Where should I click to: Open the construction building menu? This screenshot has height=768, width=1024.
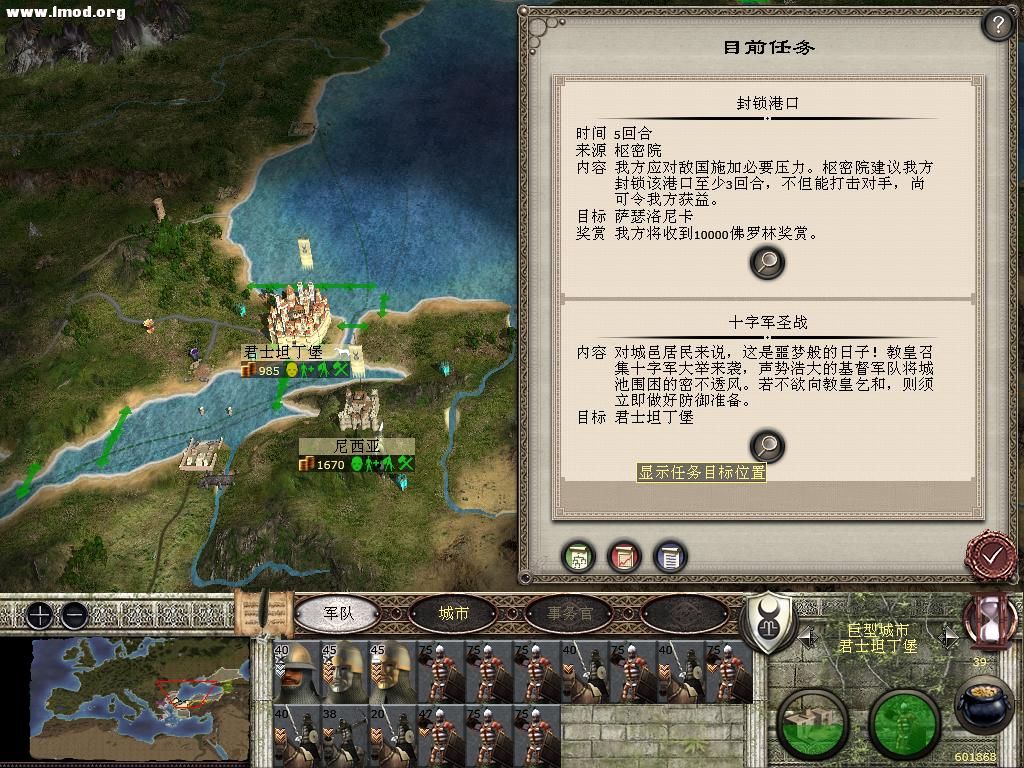click(812, 722)
